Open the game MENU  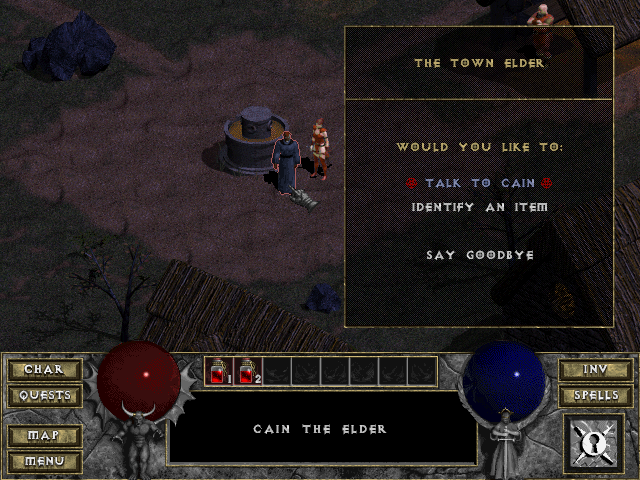pyautogui.click(x=44, y=461)
